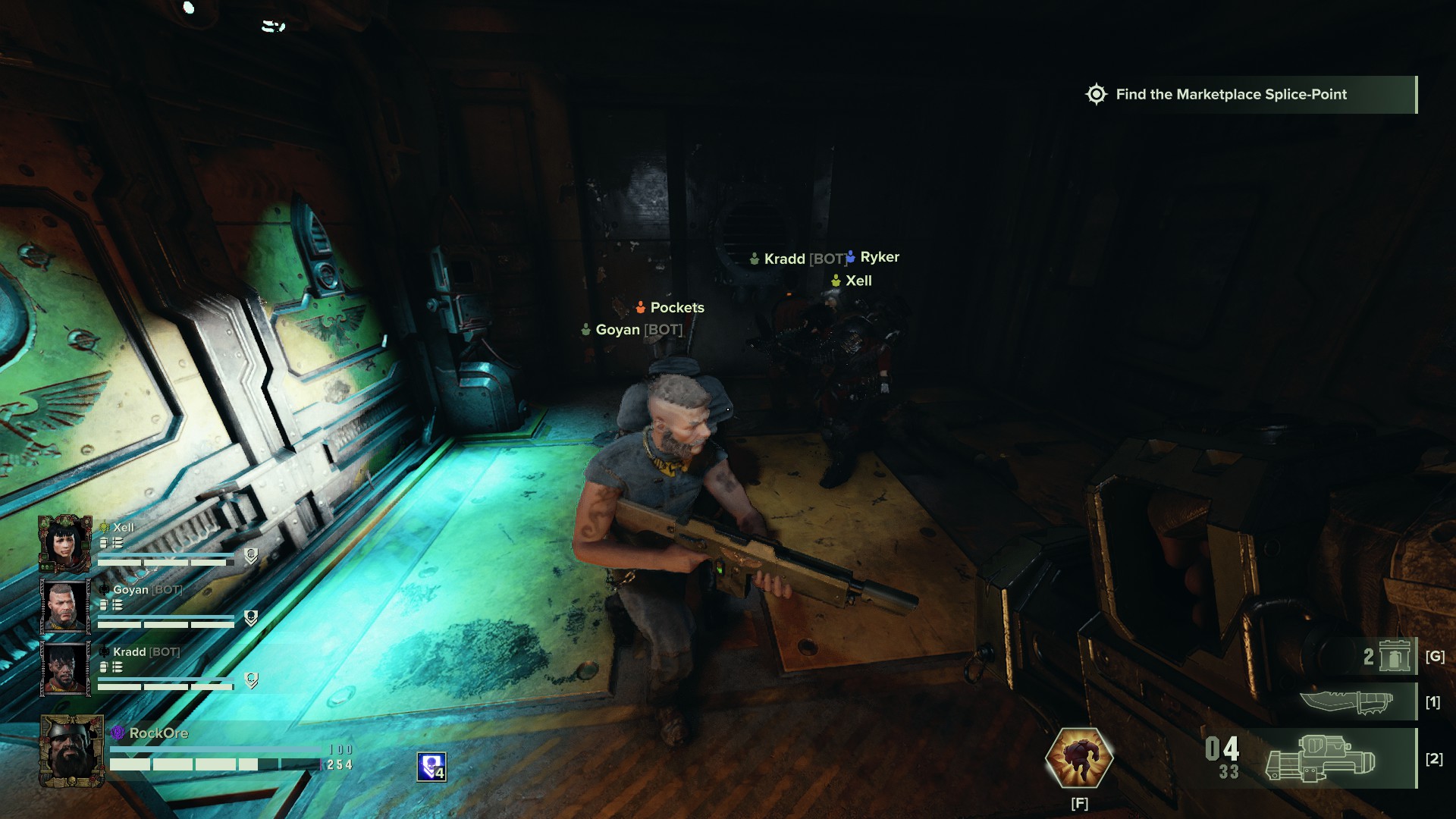
Task: Select the Find the Marketplace Splice-Point objective
Action: [1231, 95]
